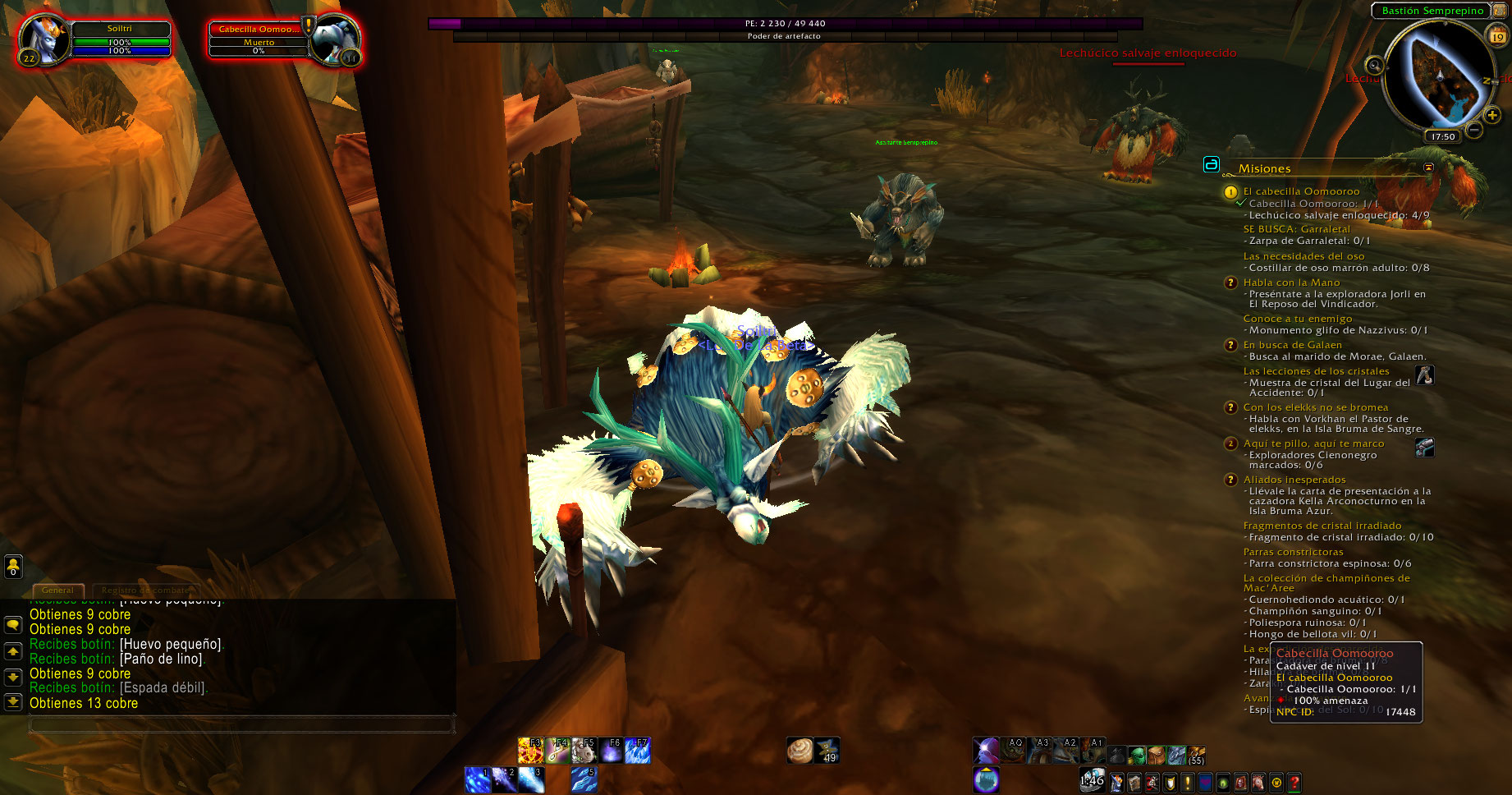Zoom out the minimap with the minus button
Viewport: 1512px width, 795px height.
1474,130
